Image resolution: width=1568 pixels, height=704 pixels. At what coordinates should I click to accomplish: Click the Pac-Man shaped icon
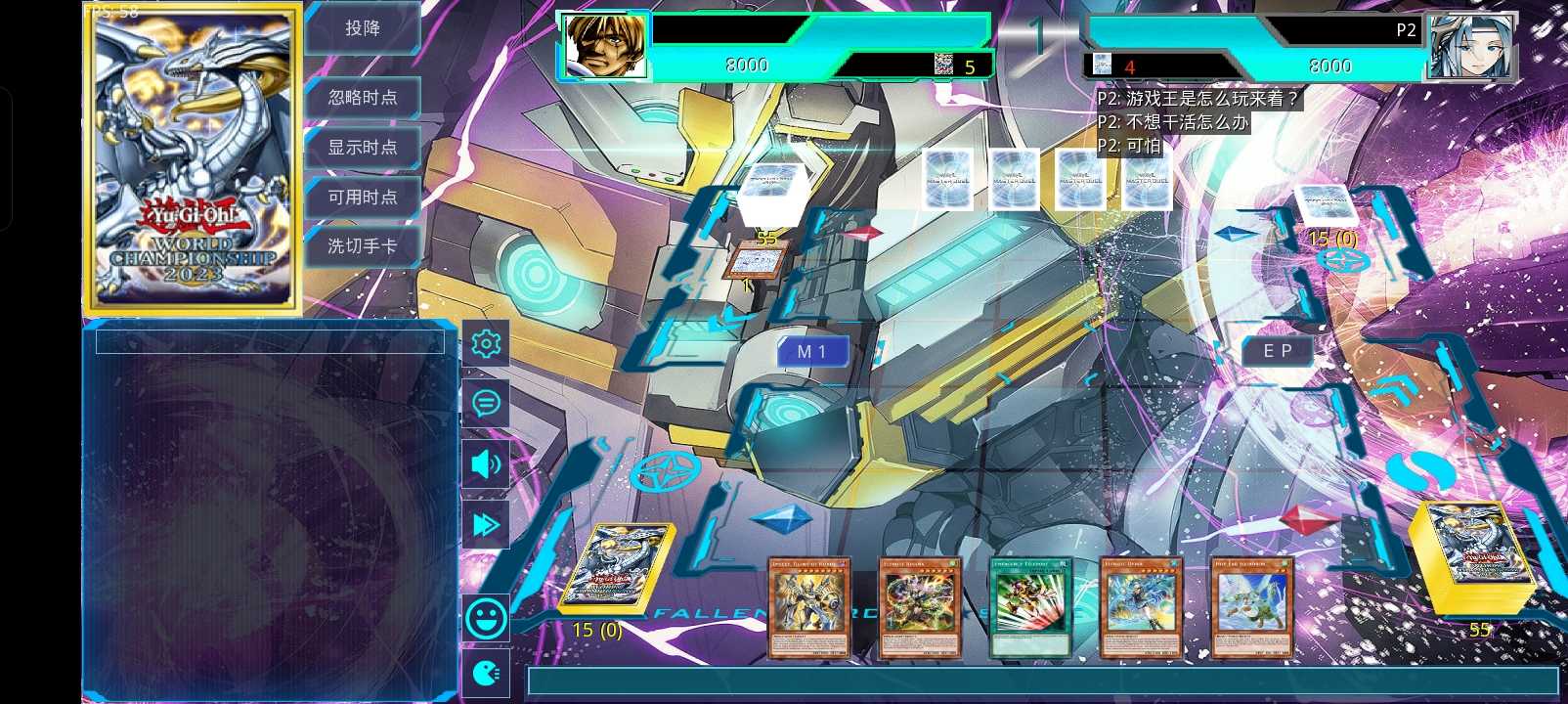click(486, 673)
